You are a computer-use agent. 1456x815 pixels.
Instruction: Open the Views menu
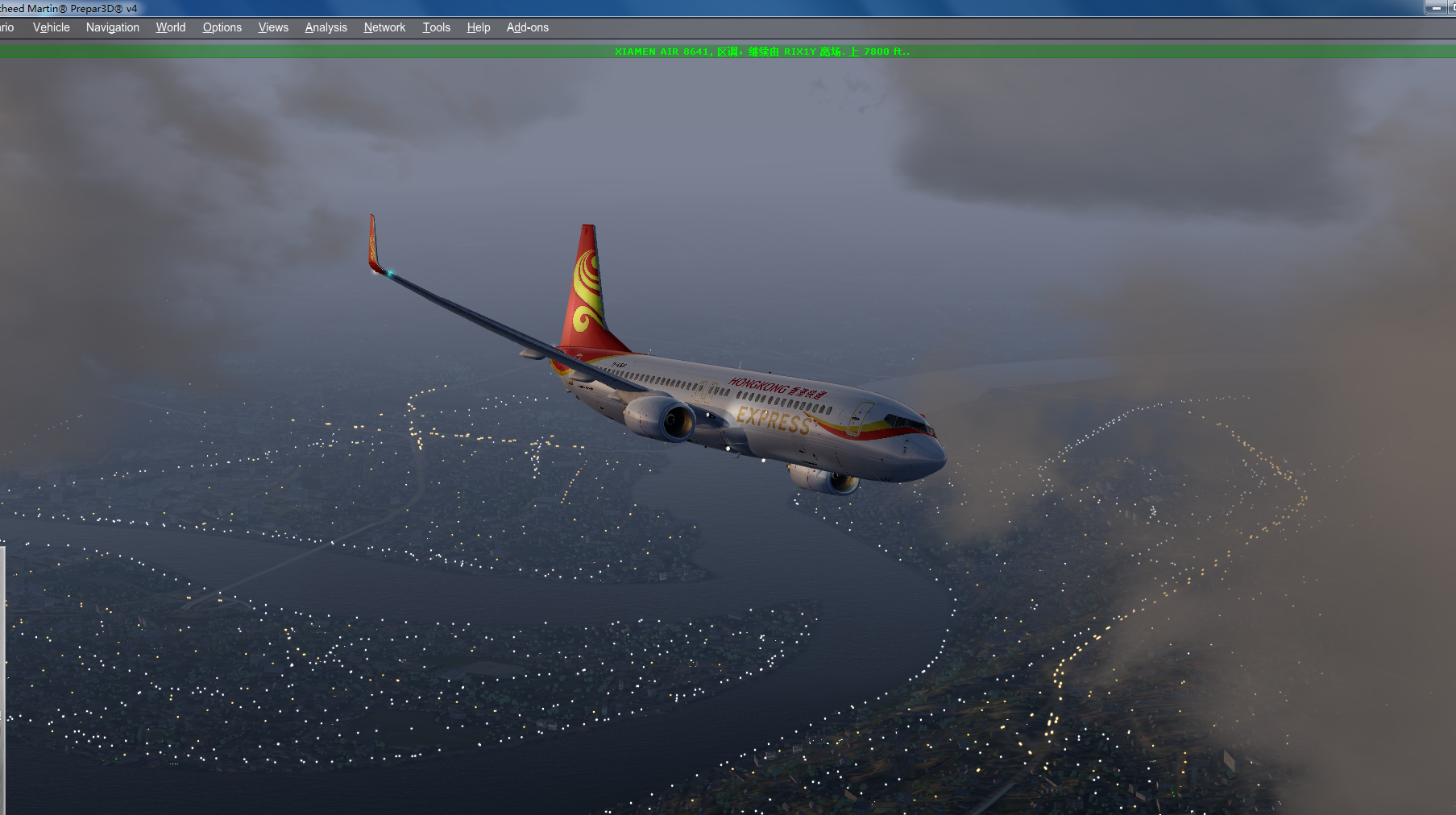click(272, 27)
